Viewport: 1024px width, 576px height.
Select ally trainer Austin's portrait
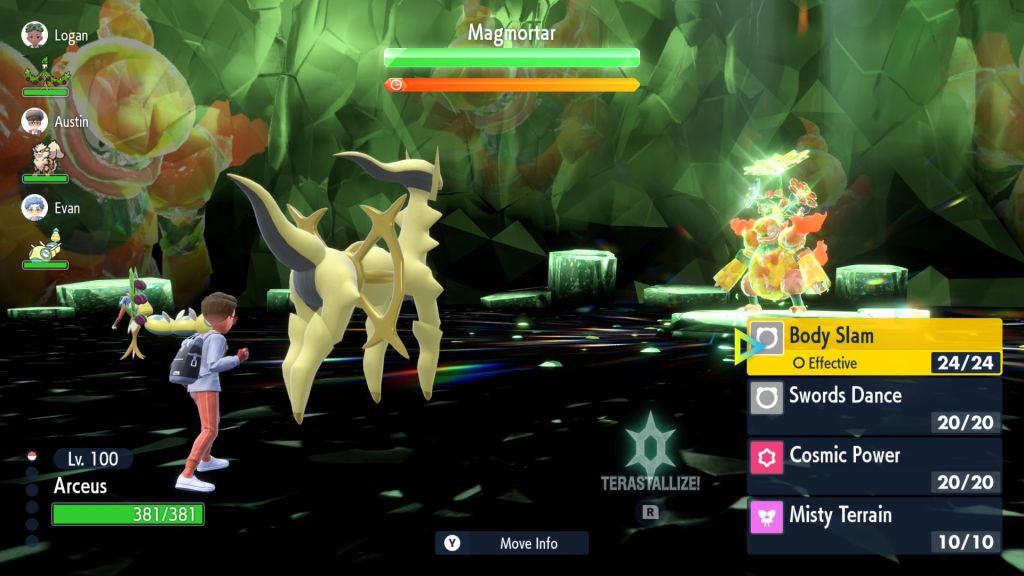(x=35, y=121)
